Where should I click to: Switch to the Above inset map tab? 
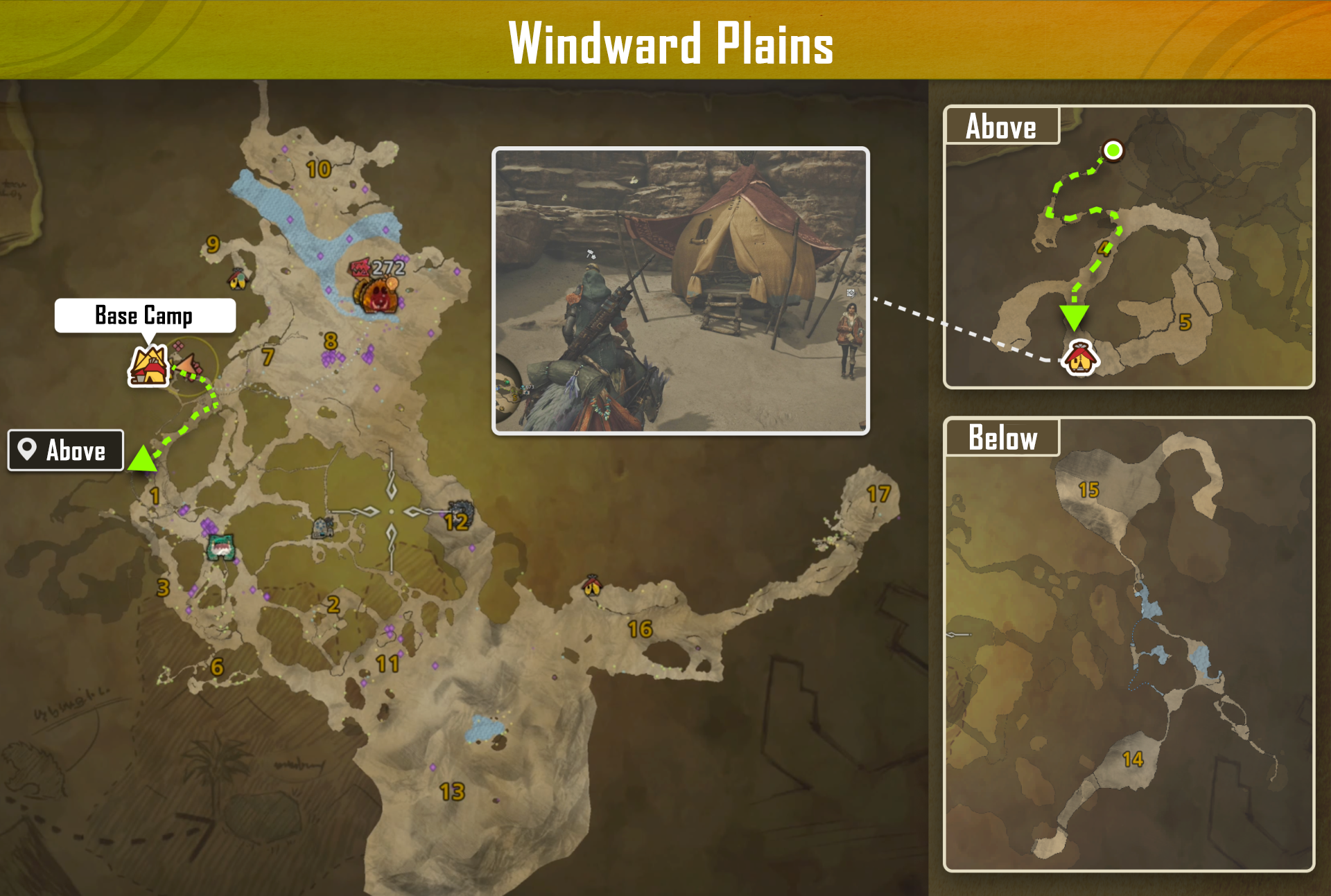[1001, 126]
